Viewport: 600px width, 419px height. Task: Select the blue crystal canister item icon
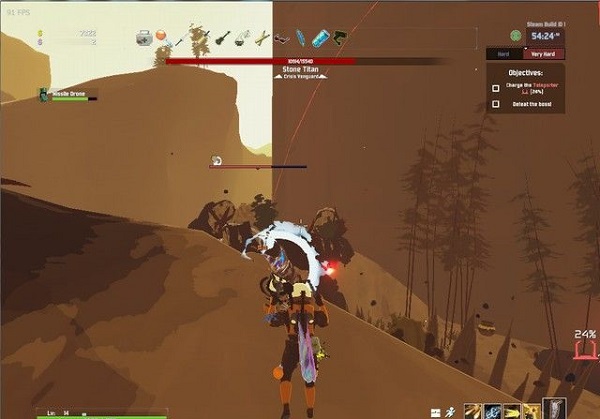point(320,38)
